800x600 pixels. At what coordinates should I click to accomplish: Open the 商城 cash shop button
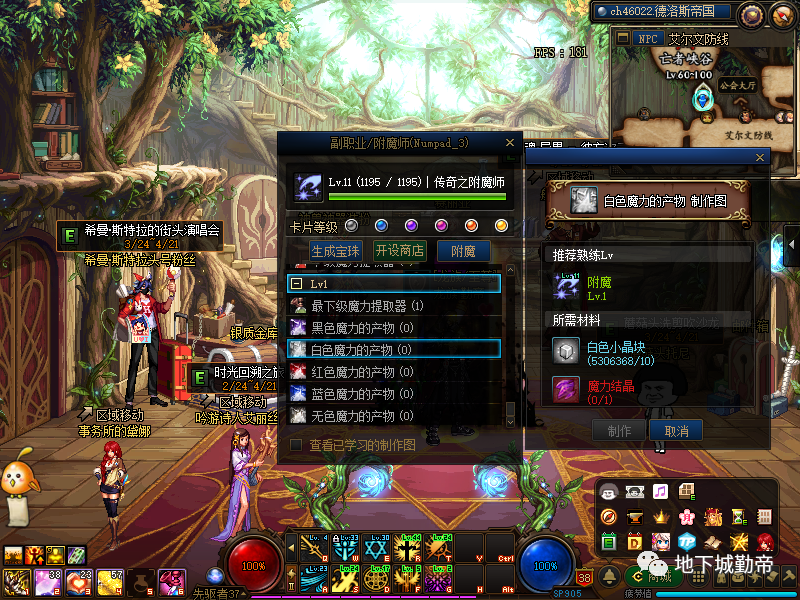(x=653, y=575)
